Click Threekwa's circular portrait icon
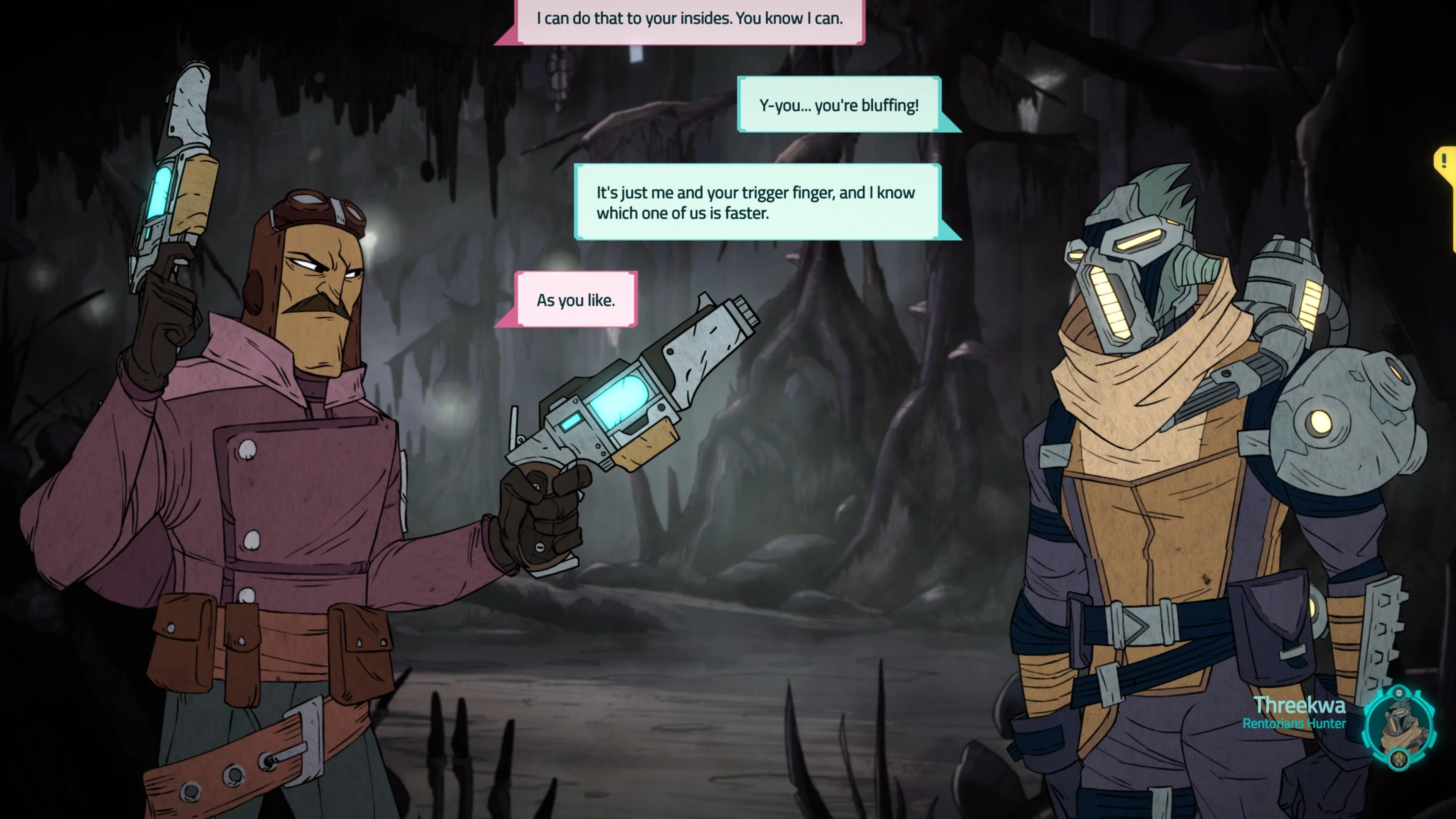Viewport: 1456px width, 819px height. pyautogui.click(x=1398, y=728)
